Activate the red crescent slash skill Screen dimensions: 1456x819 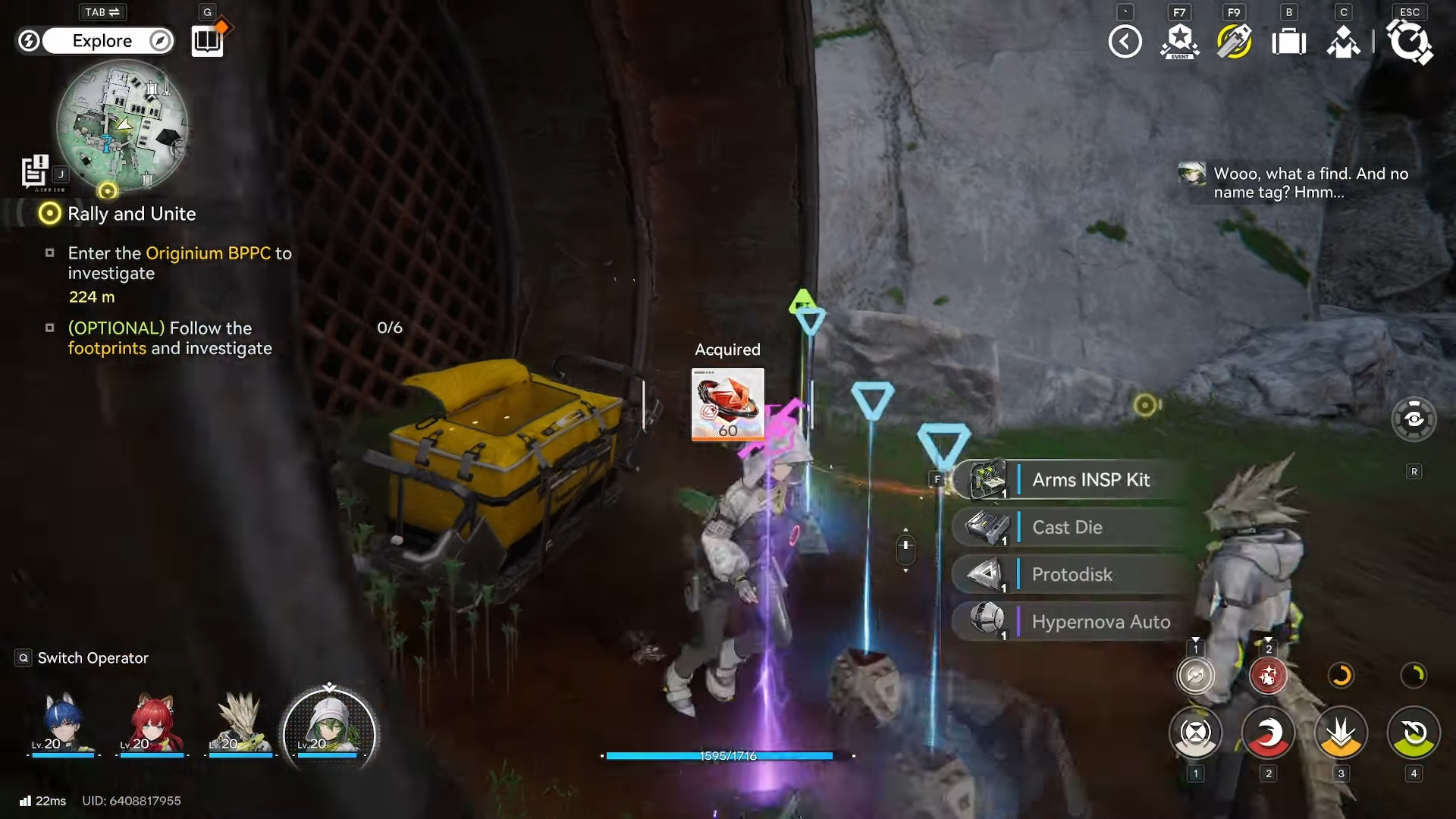[1268, 734]
